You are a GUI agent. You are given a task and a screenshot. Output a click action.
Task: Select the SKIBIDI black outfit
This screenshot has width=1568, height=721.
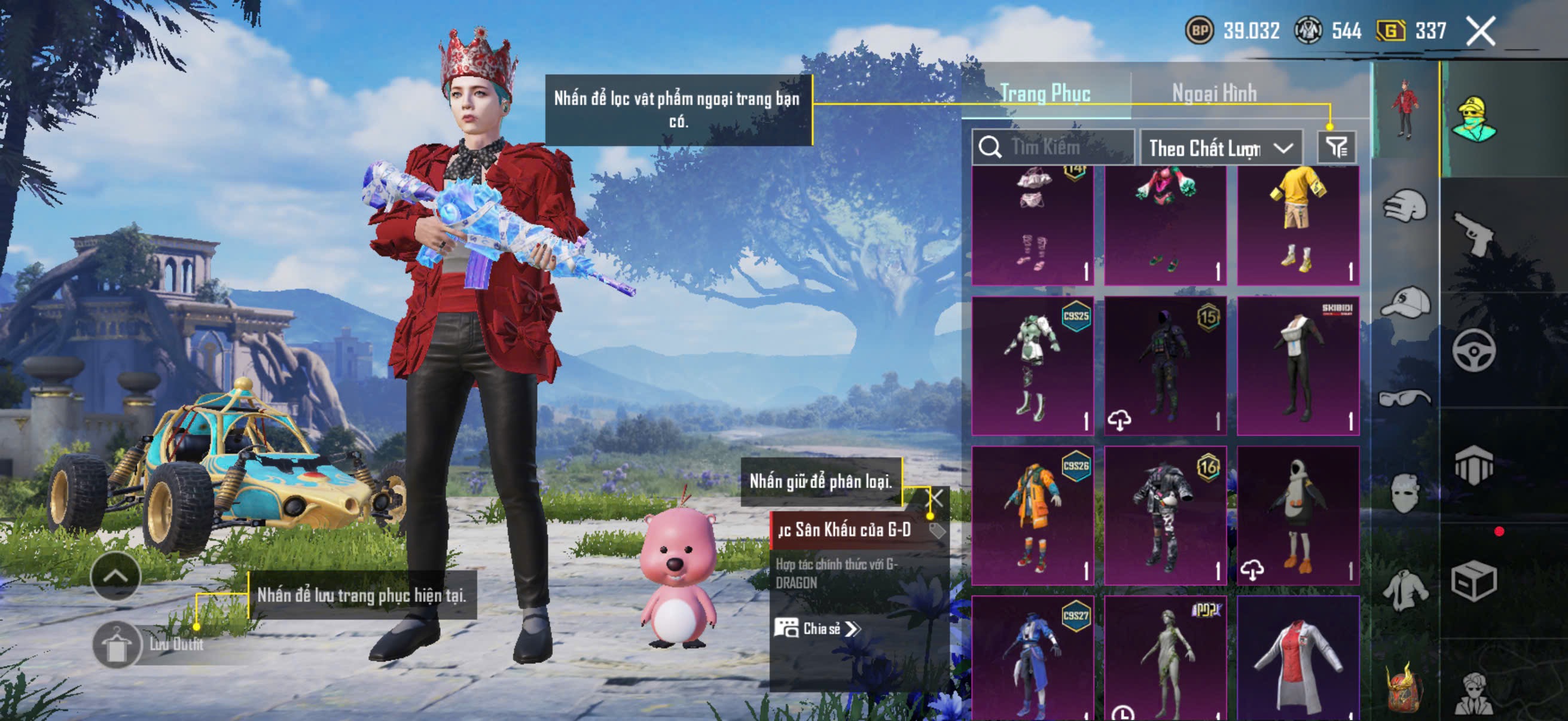coord(1298,366)
